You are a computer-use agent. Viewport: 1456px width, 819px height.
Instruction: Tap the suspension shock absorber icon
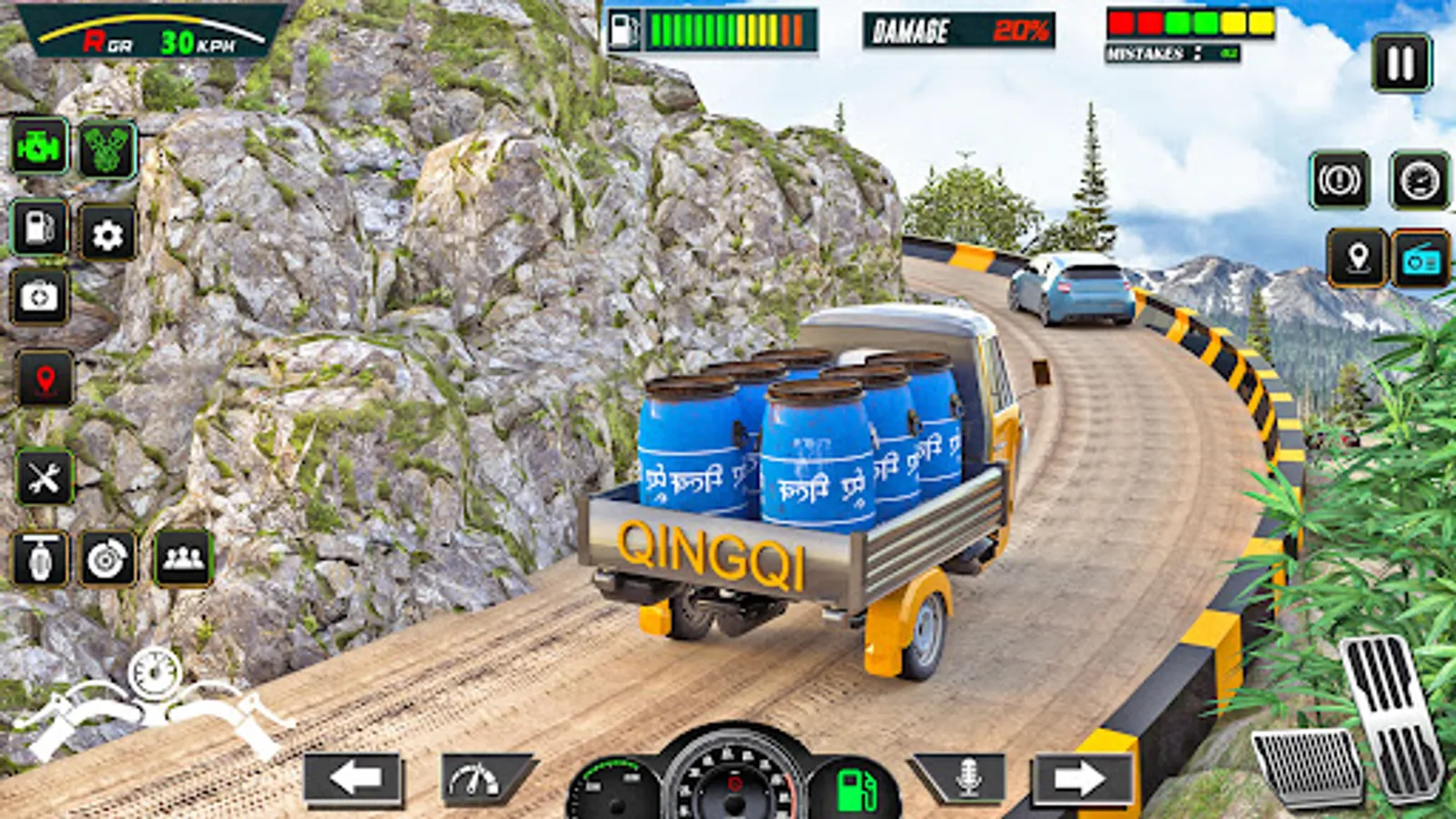(x=40, y=558)
